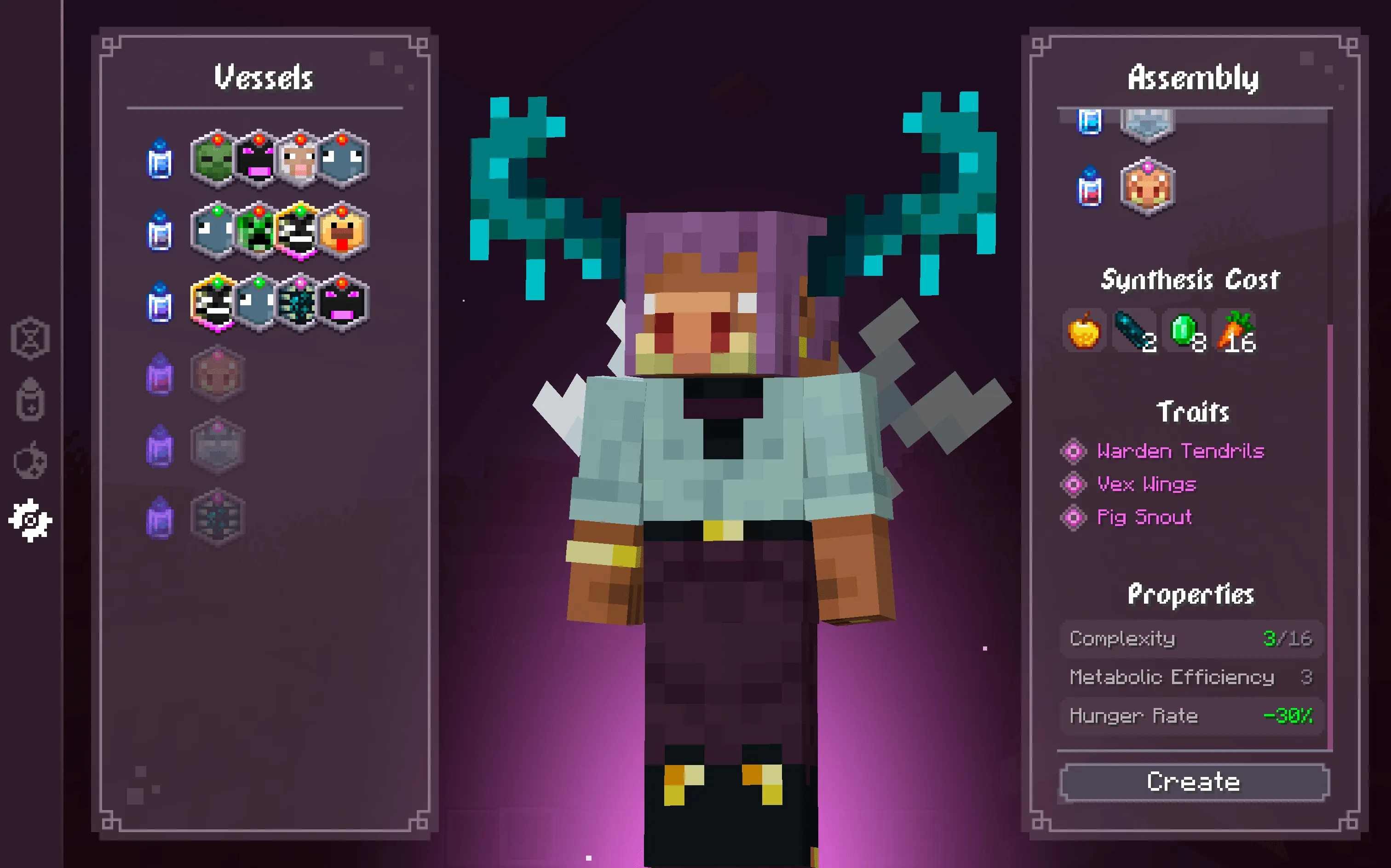Toggle the Warden Tendrils trait
This screenshot has width=1391, height=868.
click(1074, 452)
